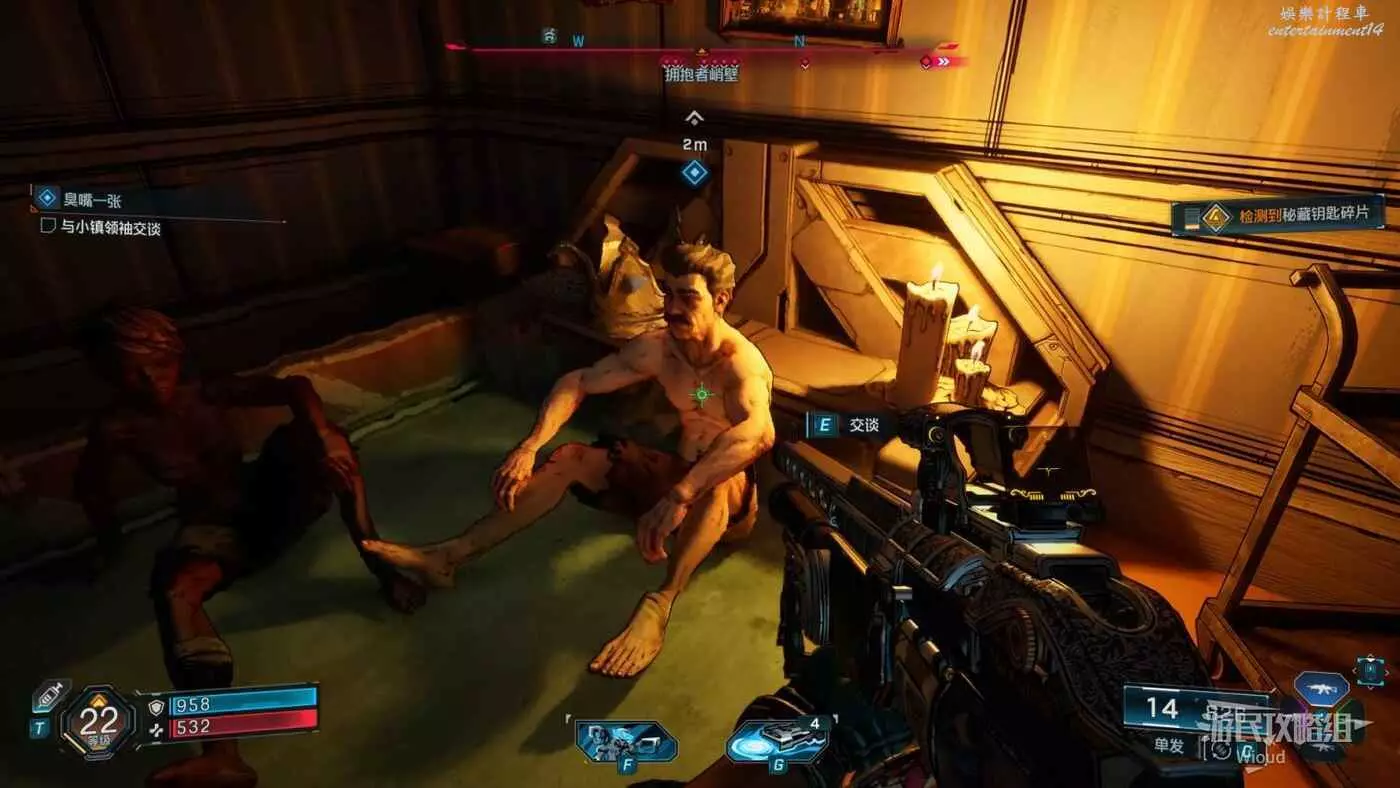
Task: Toggle the 与小镇领袖交谈 objective checkbox
Action: point(47,227)
